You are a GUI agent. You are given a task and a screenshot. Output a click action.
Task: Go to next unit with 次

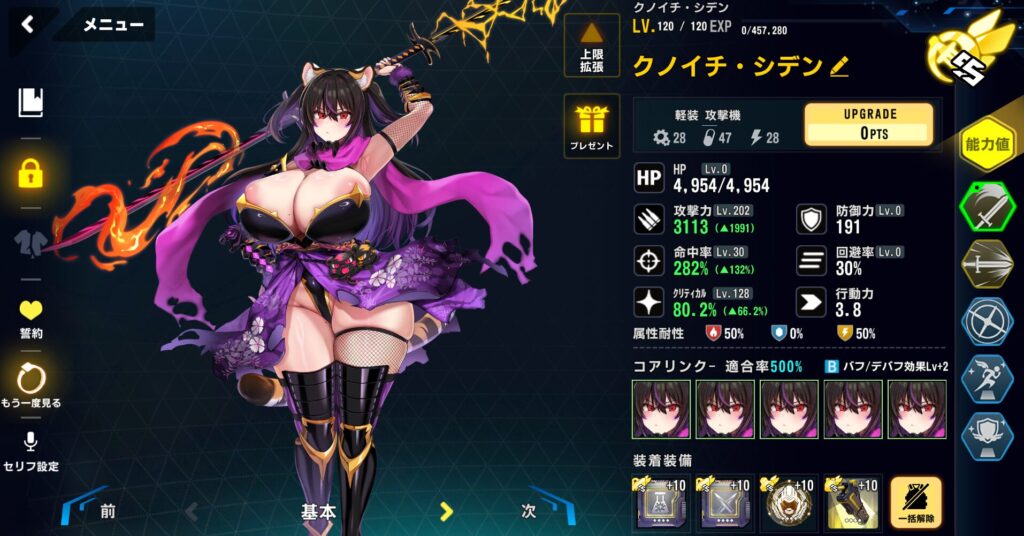click(529, 511)
